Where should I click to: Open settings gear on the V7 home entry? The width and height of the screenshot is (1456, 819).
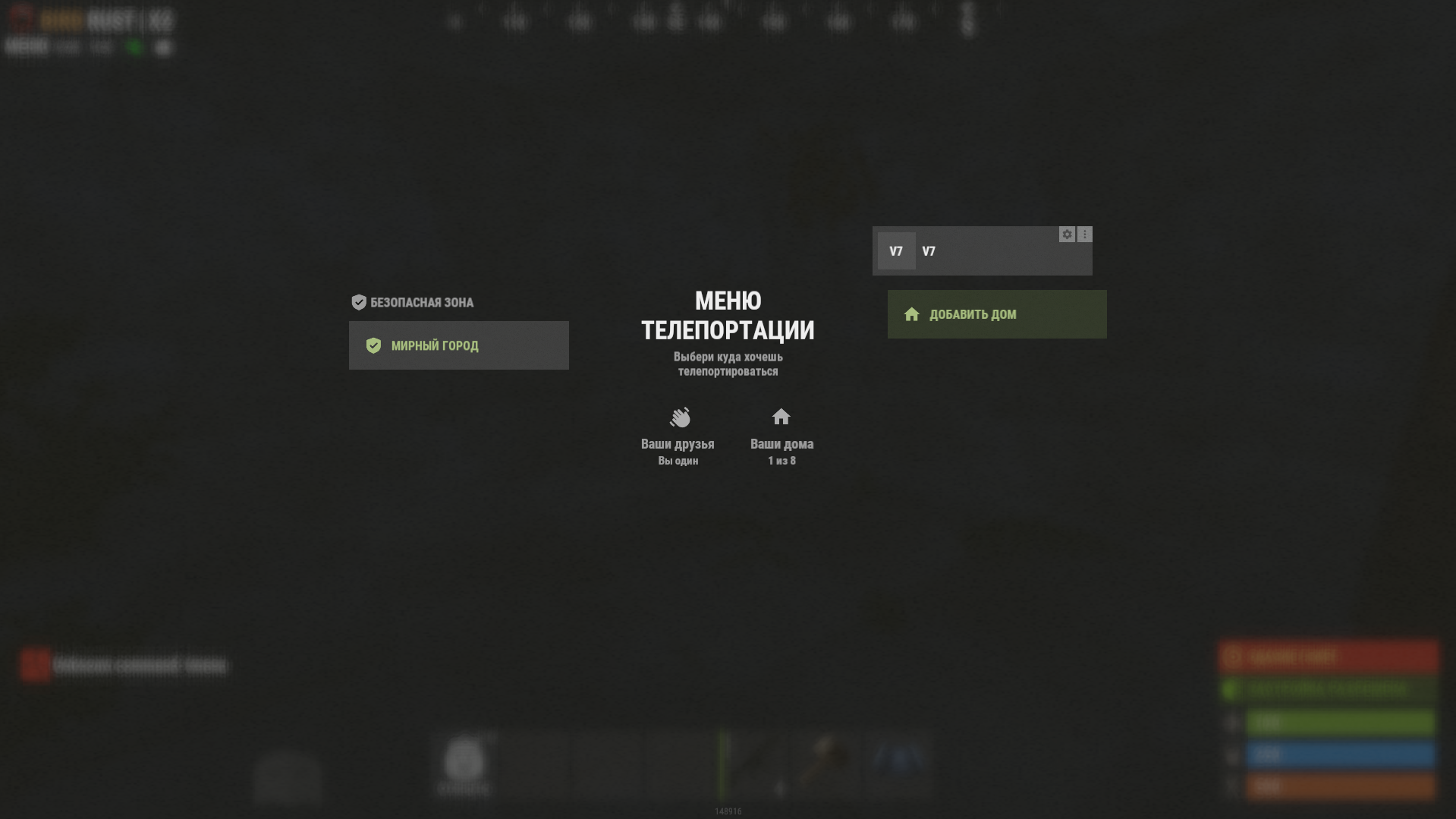click(1067, 234)
